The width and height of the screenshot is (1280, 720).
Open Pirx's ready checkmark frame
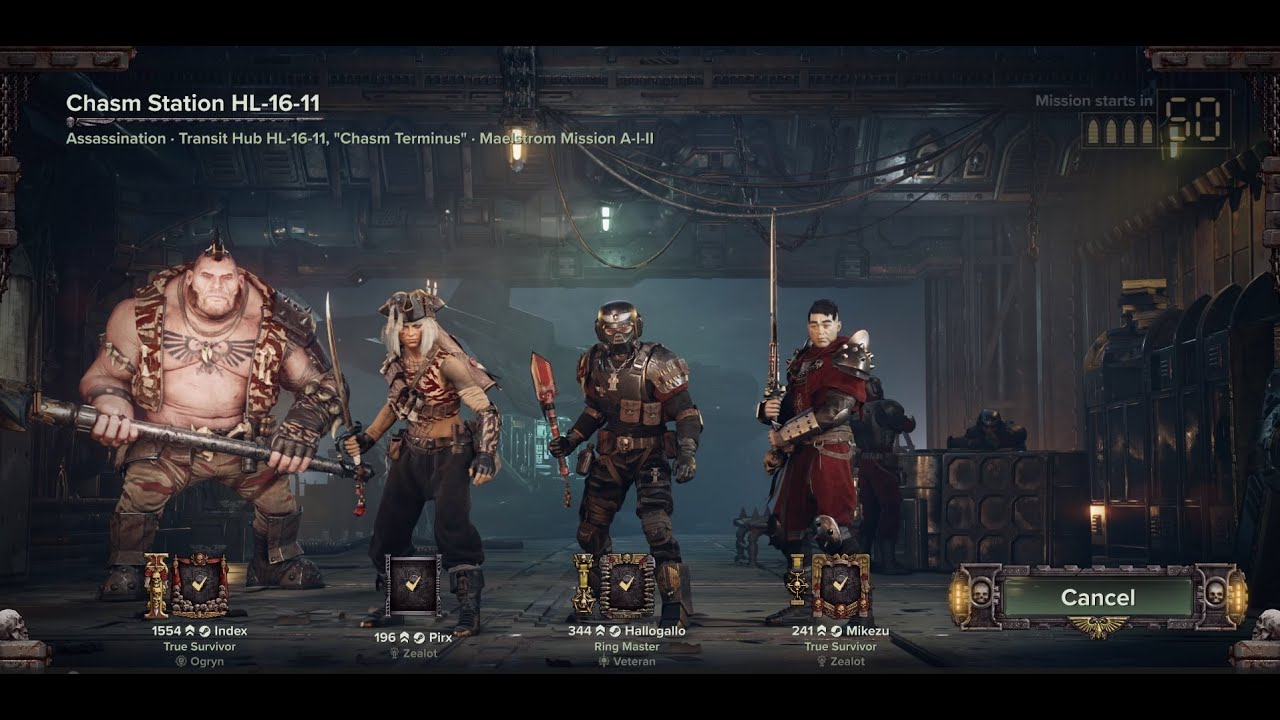coord(413,585)
